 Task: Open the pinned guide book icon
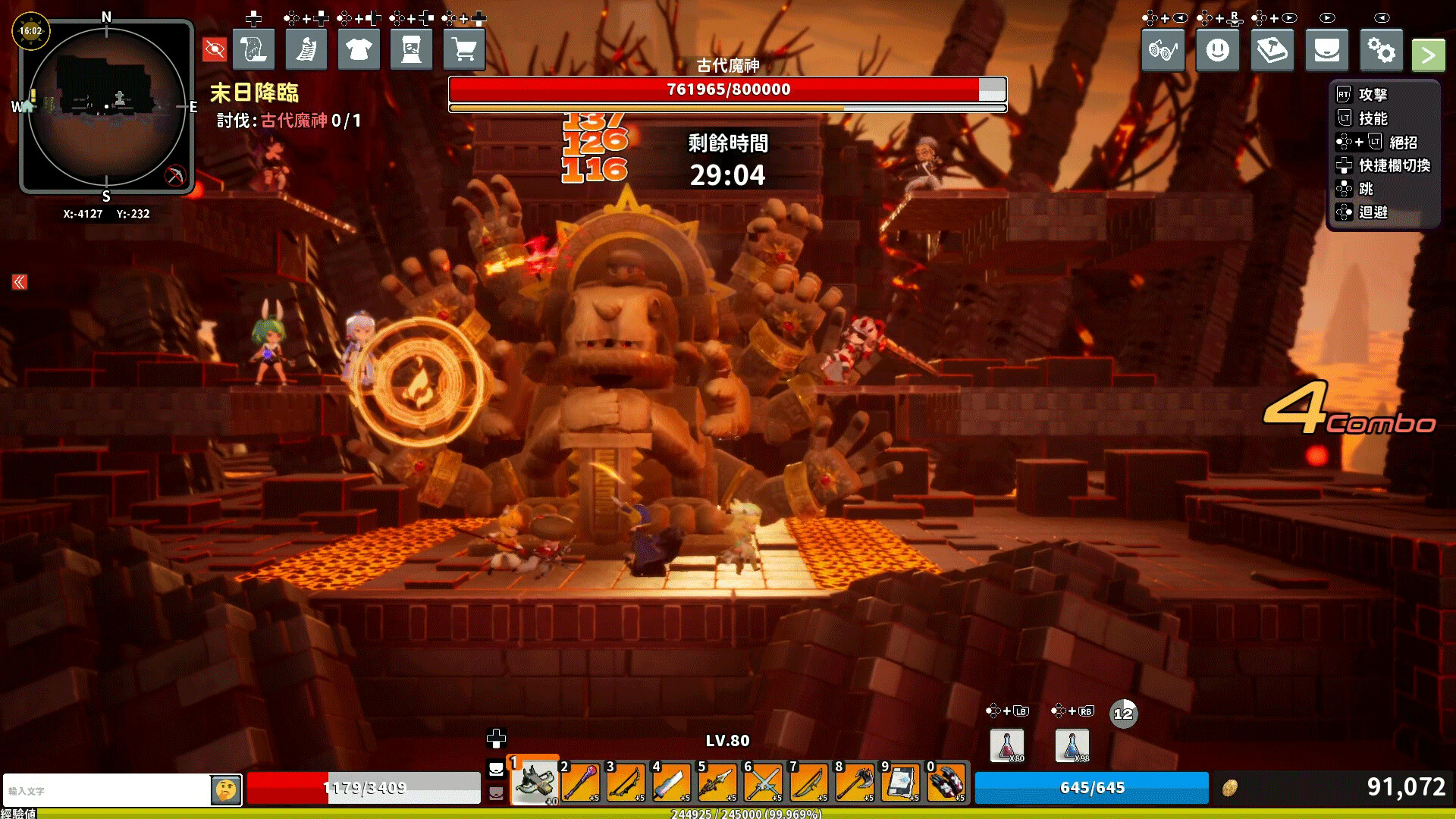coord(1272,49)
